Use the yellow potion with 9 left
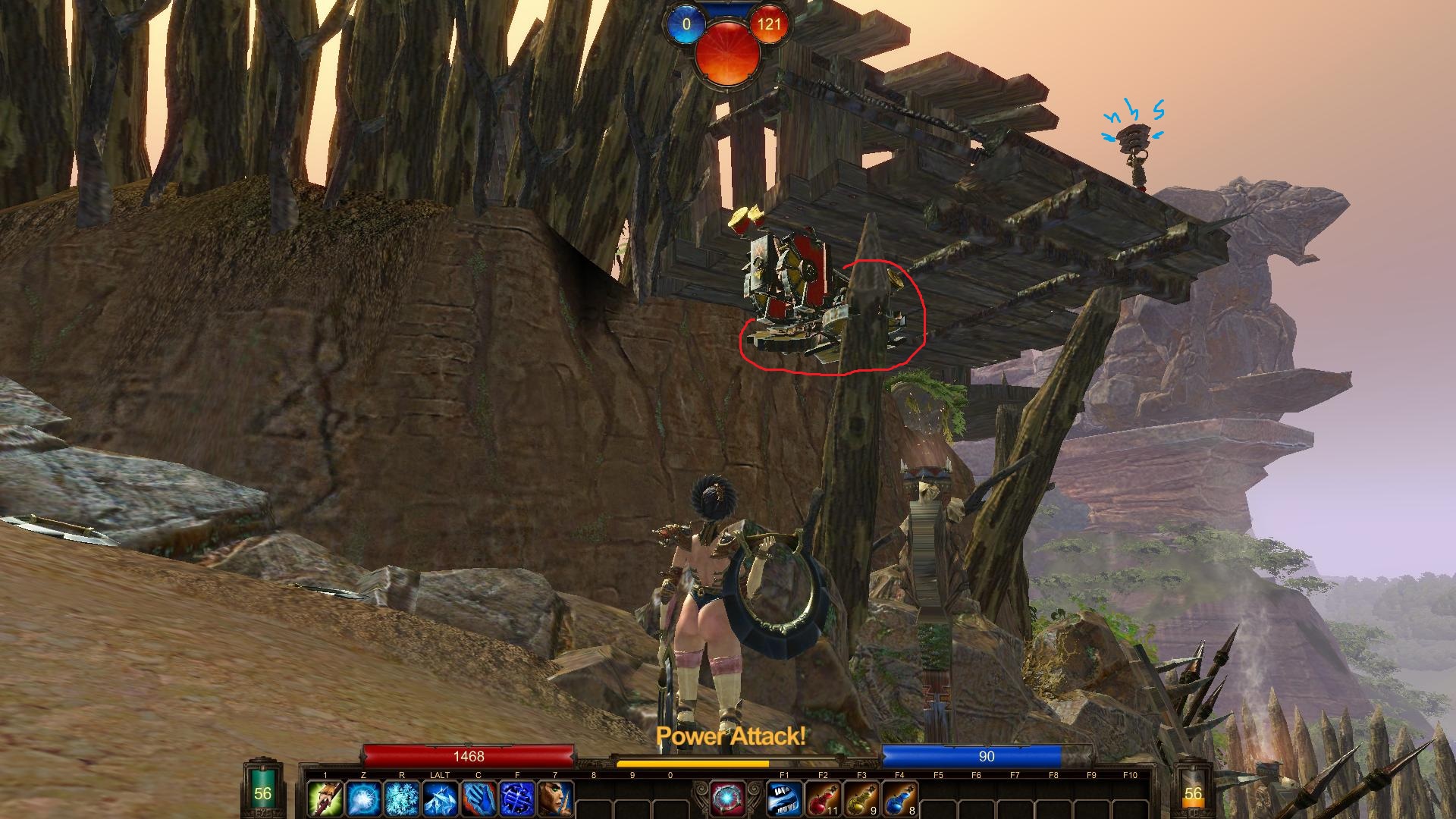1456x819 pixels. point(861,799)
